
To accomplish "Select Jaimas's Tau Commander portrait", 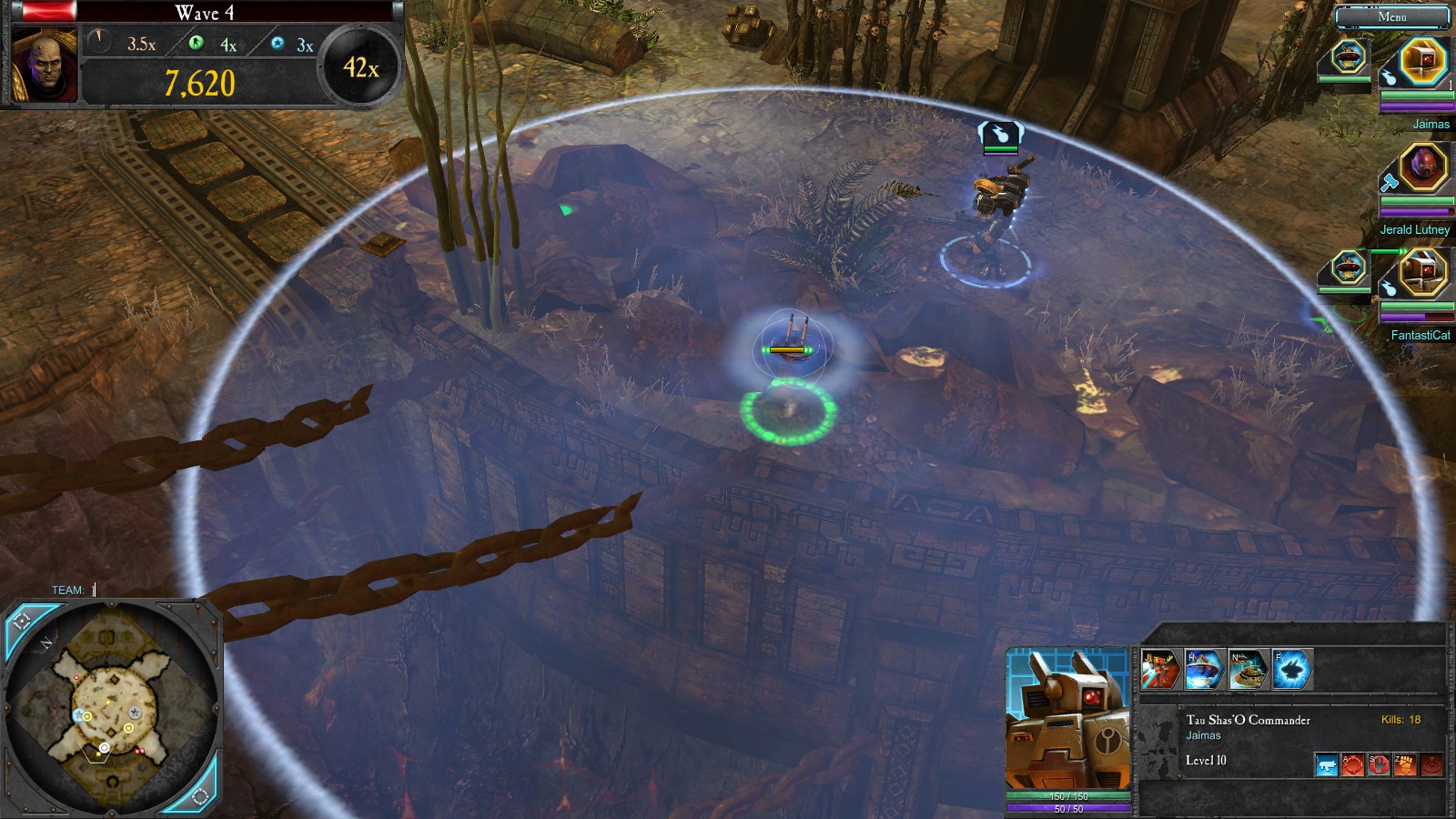I will pos(1422,61).
